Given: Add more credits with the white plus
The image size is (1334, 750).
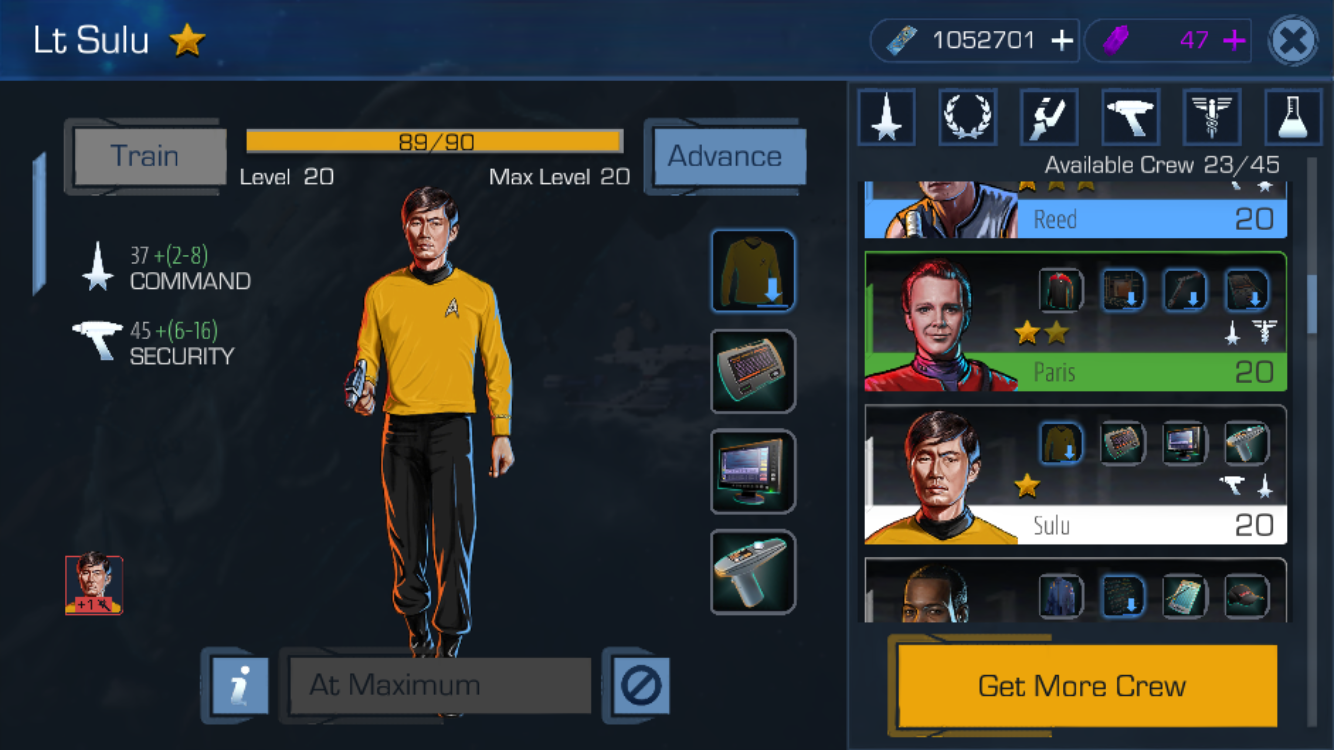Looking at the screenshot, I should (x=1062, y=41).
